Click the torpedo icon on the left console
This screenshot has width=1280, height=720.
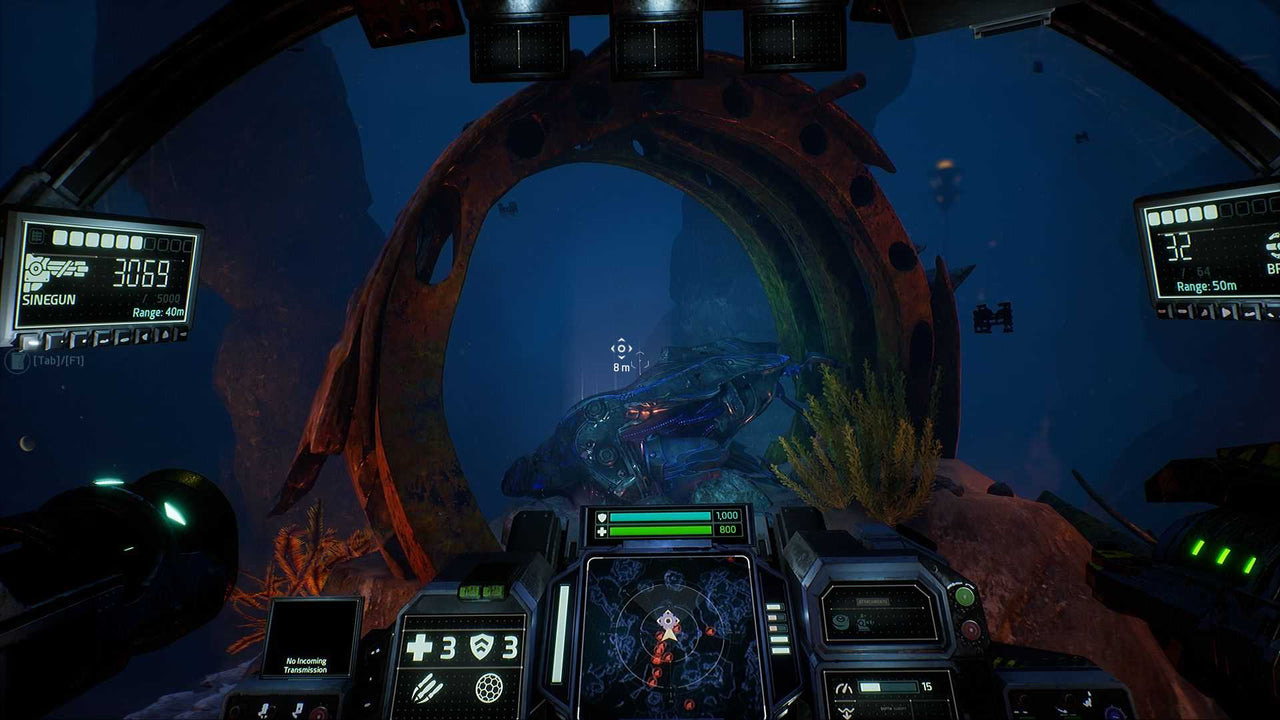[427, 687]
